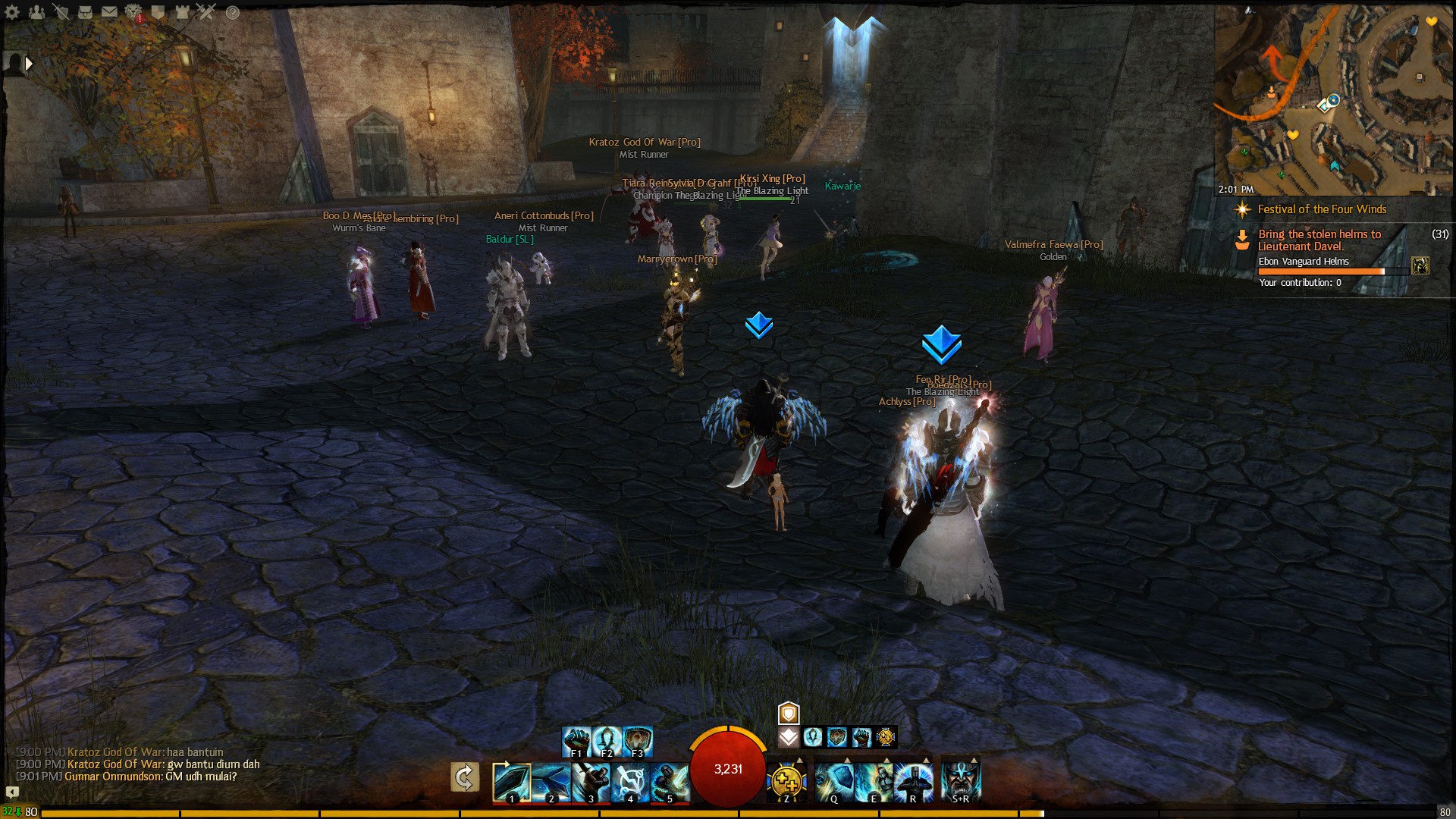Open the PvP crossed swords icon
The height and width of the screenshot is (819, 1456).
point(206,12)
